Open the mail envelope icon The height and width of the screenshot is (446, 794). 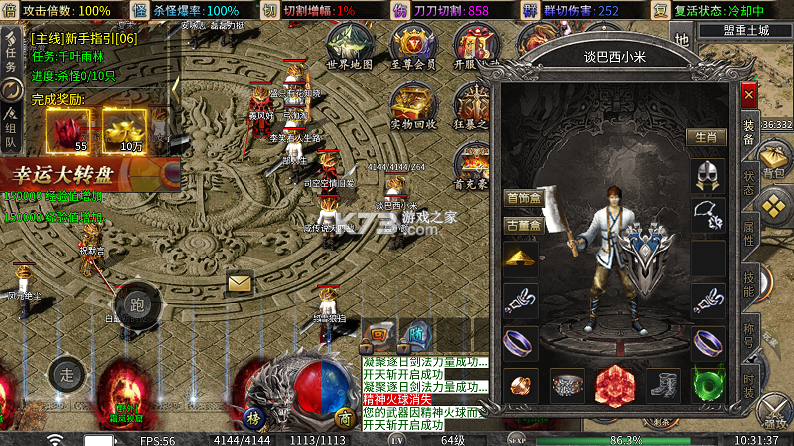tap(240, 284)
